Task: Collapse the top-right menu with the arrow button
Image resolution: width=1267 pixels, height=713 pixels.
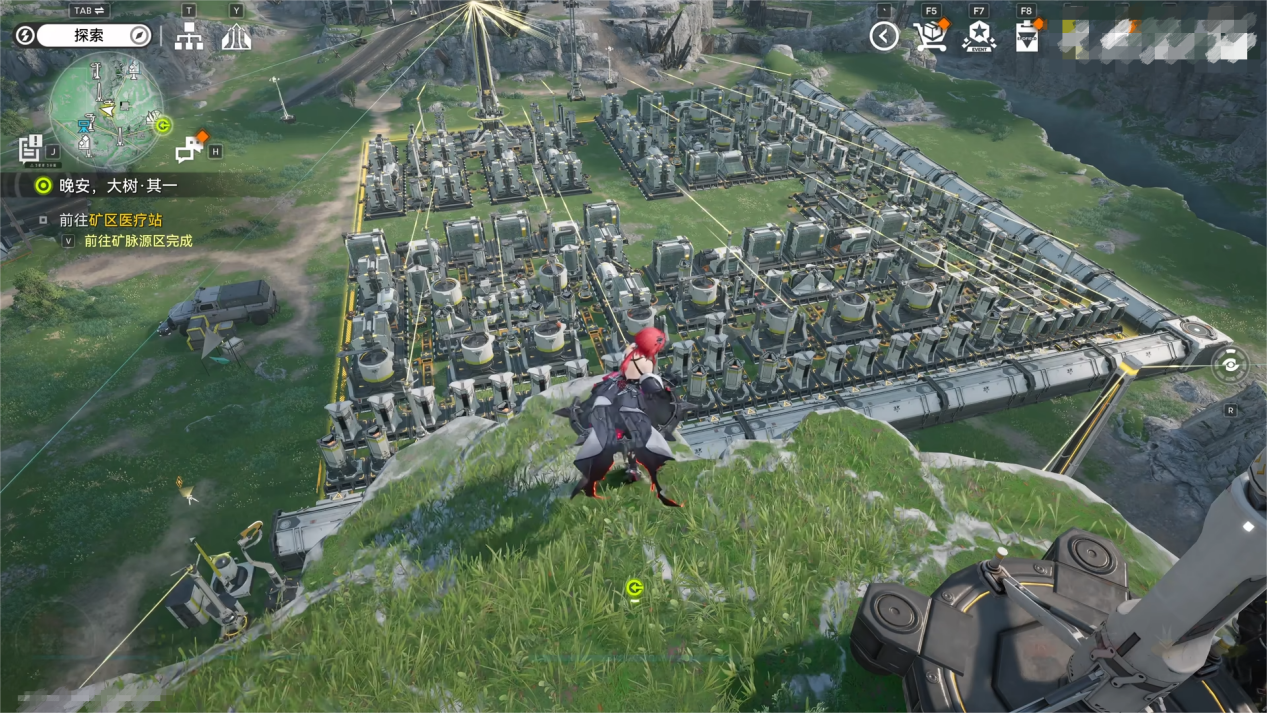Action: (884, 37)
